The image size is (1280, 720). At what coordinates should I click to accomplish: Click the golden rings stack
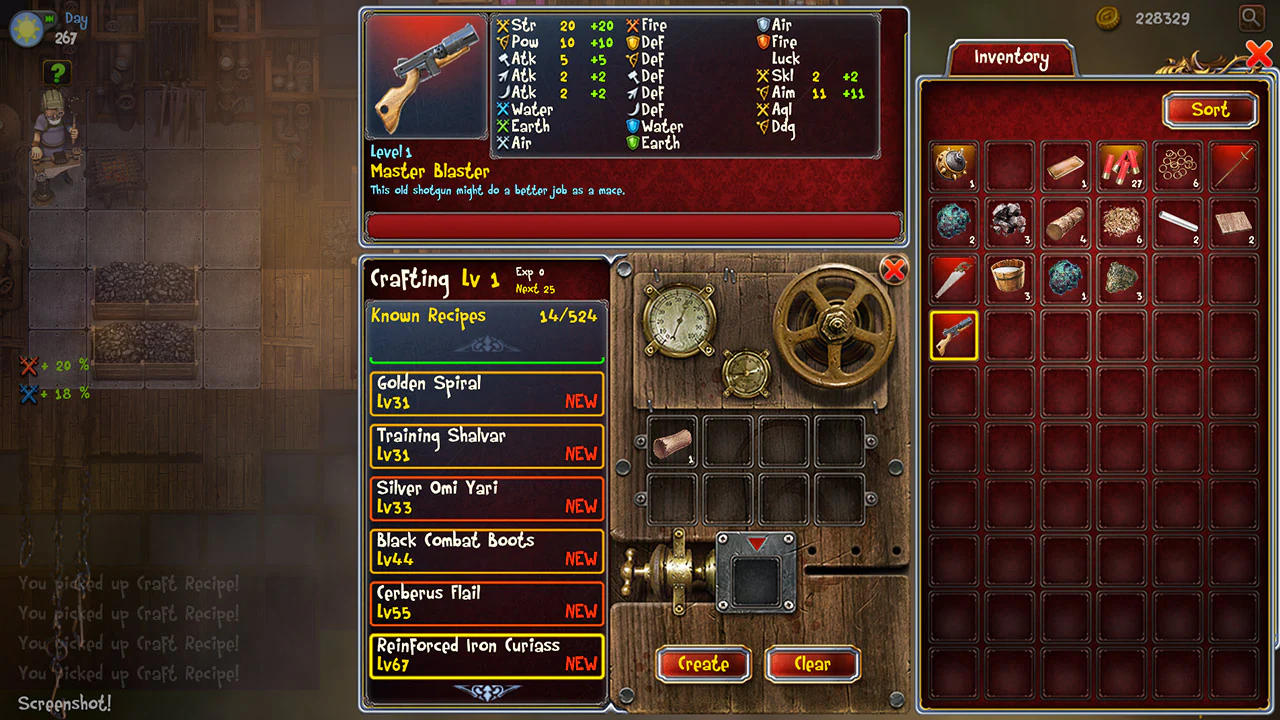click(1177, 167)
